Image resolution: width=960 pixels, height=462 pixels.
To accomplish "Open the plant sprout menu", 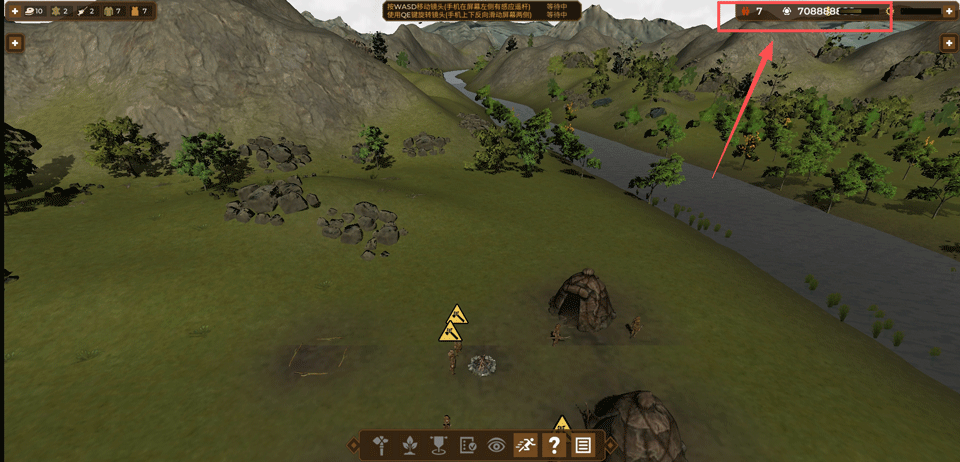I will [x=409, y=446].
